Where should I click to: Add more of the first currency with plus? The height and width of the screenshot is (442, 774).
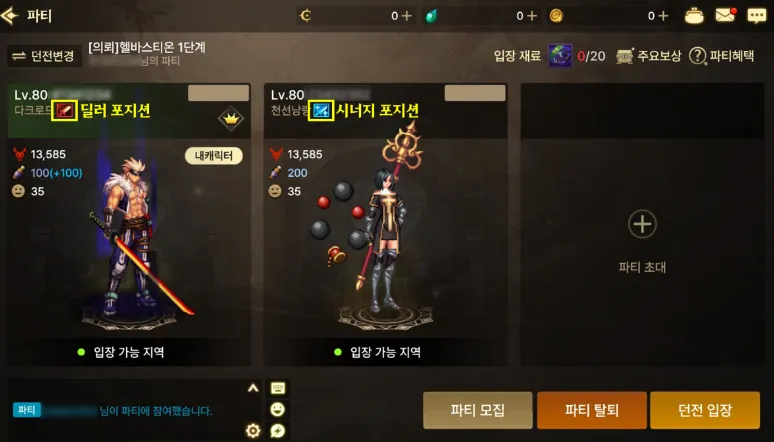[x=407, y=16]
